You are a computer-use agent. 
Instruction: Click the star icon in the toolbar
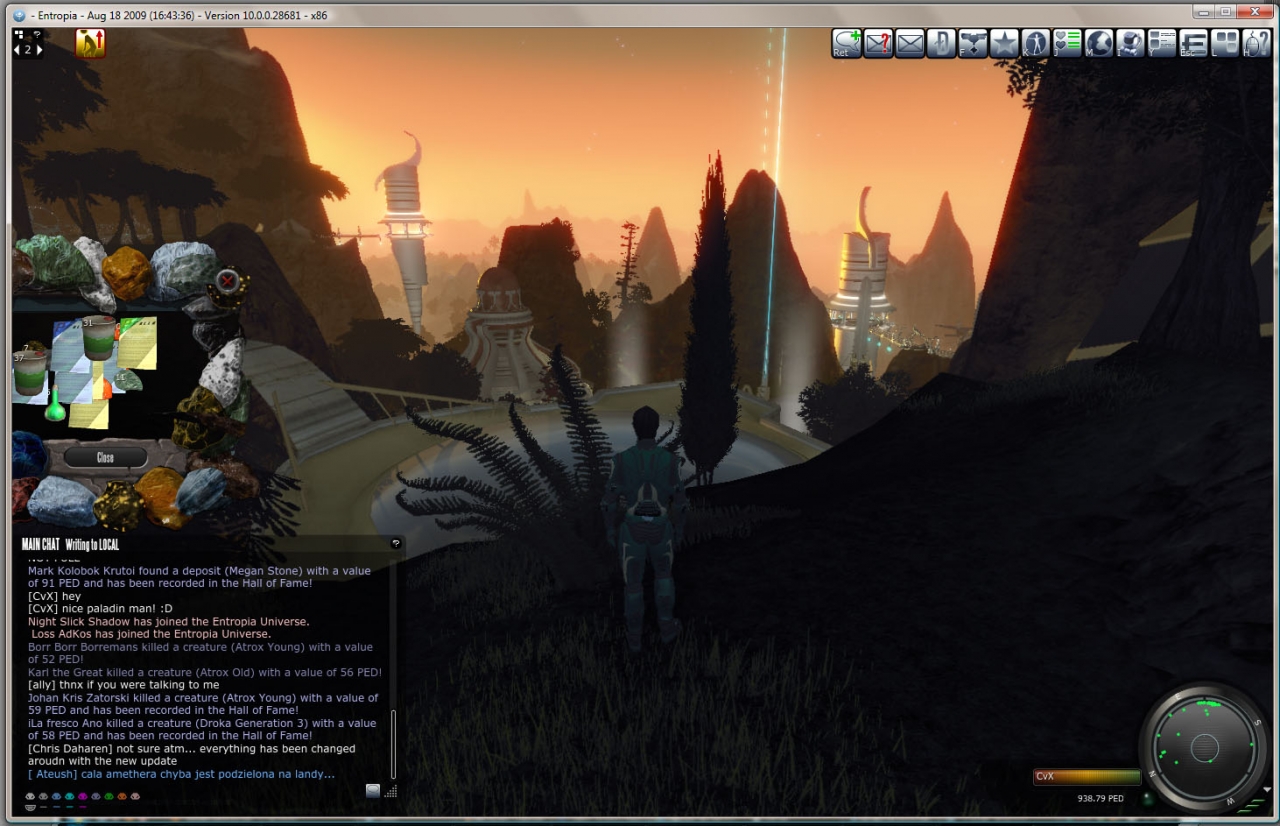pyautogui.click(x=1003, y=43)
